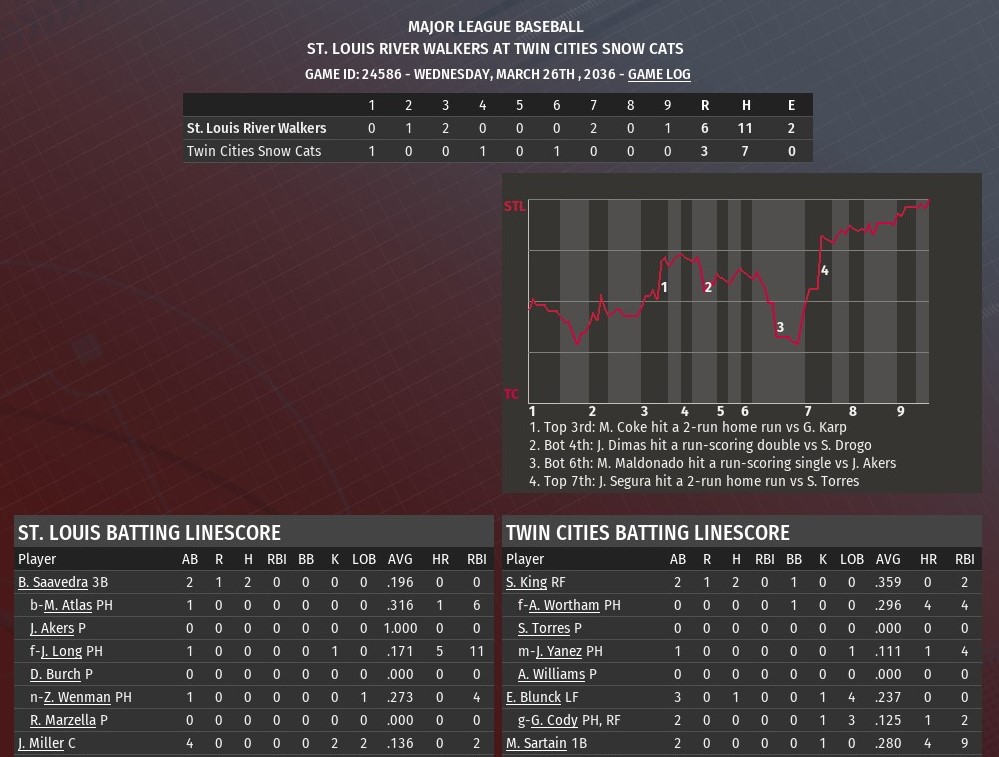Viewport: 999px width, 757px height.
Task: Select M. Sartain player link
Action: pos(536,743)
